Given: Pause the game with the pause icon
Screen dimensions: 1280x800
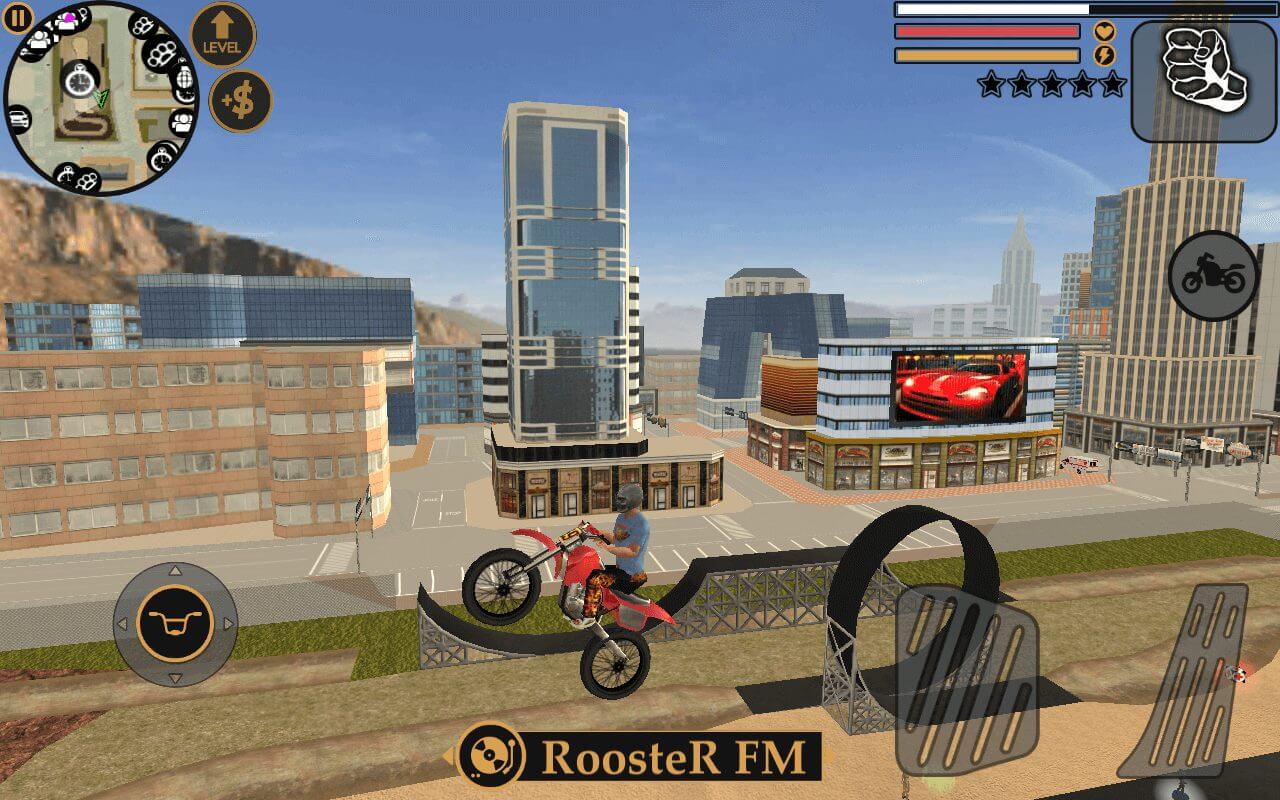Looking at the screenshot, I should [18, 18].
